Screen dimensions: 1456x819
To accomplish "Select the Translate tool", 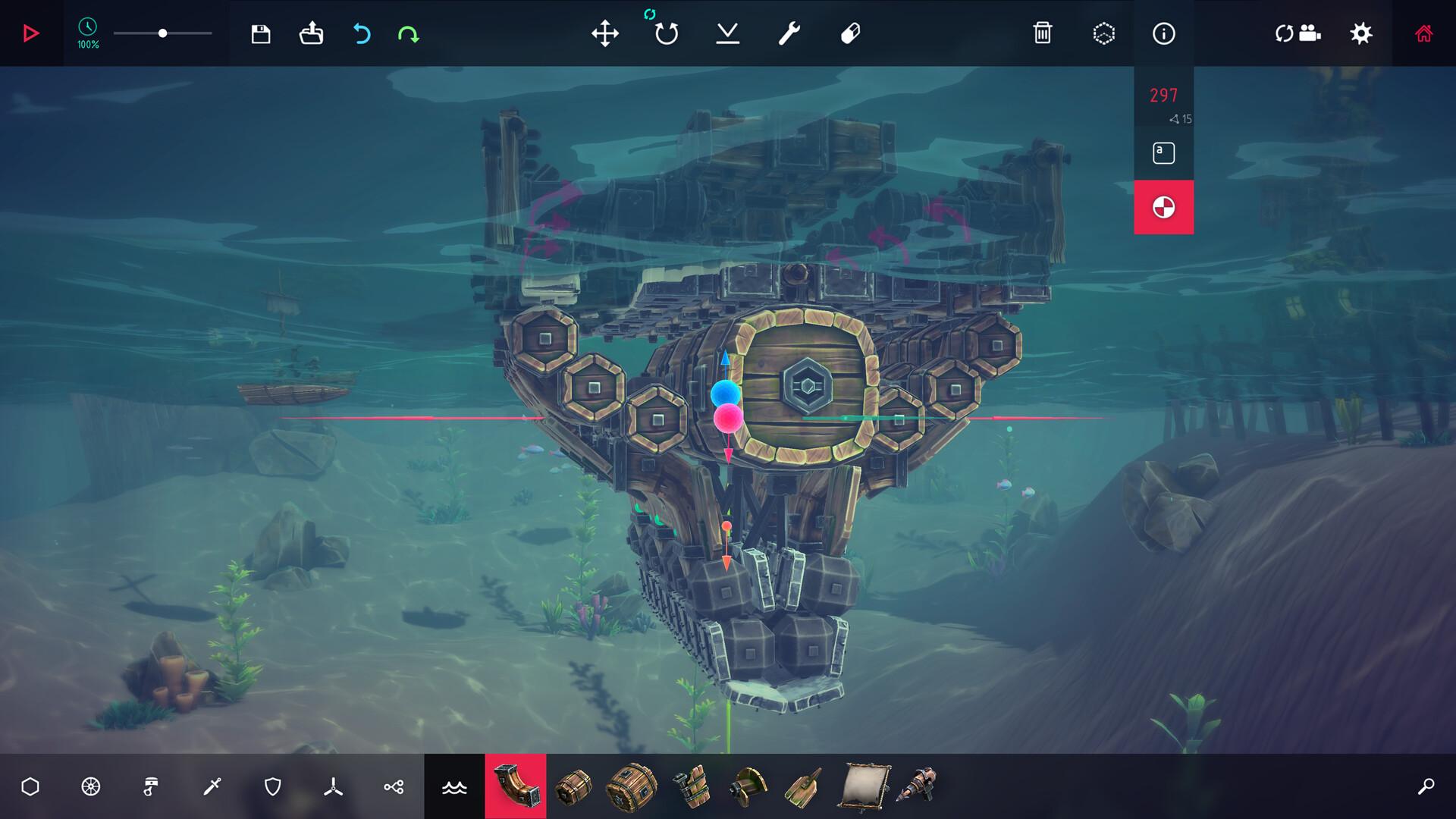I will pos(604,33).
